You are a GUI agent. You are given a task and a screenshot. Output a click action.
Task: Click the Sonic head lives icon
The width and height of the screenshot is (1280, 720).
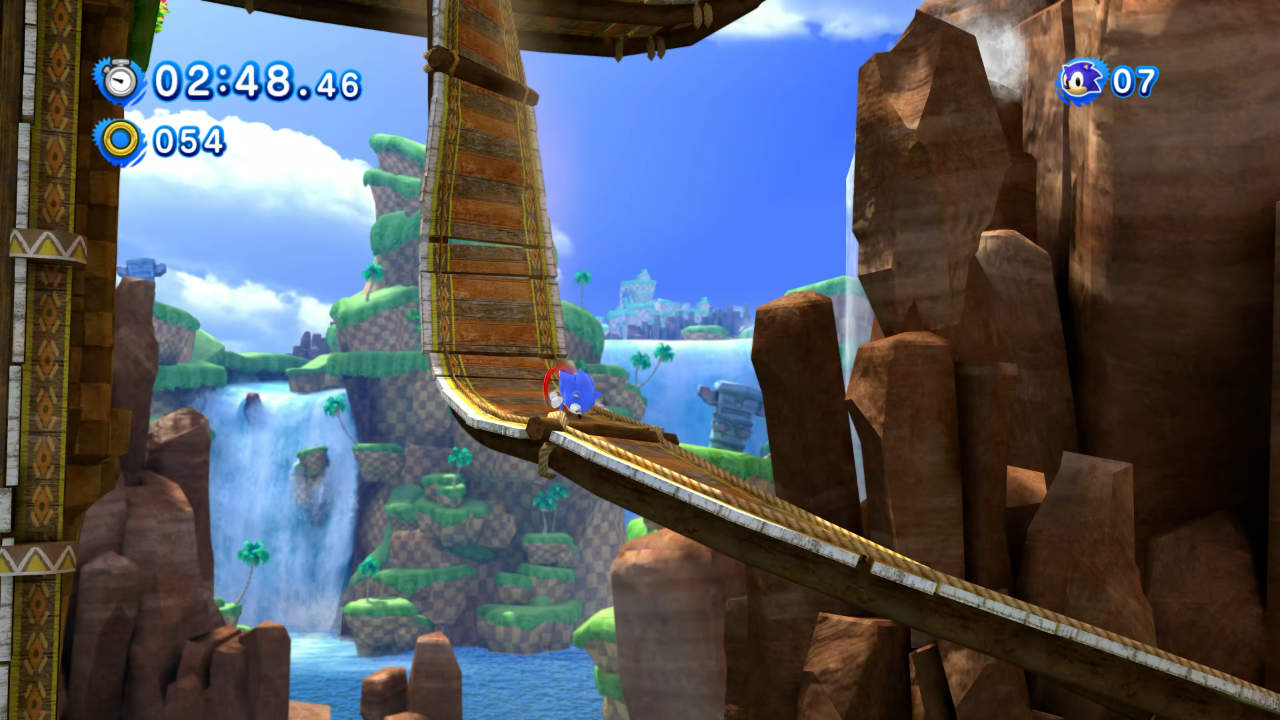coord(1081,81)
